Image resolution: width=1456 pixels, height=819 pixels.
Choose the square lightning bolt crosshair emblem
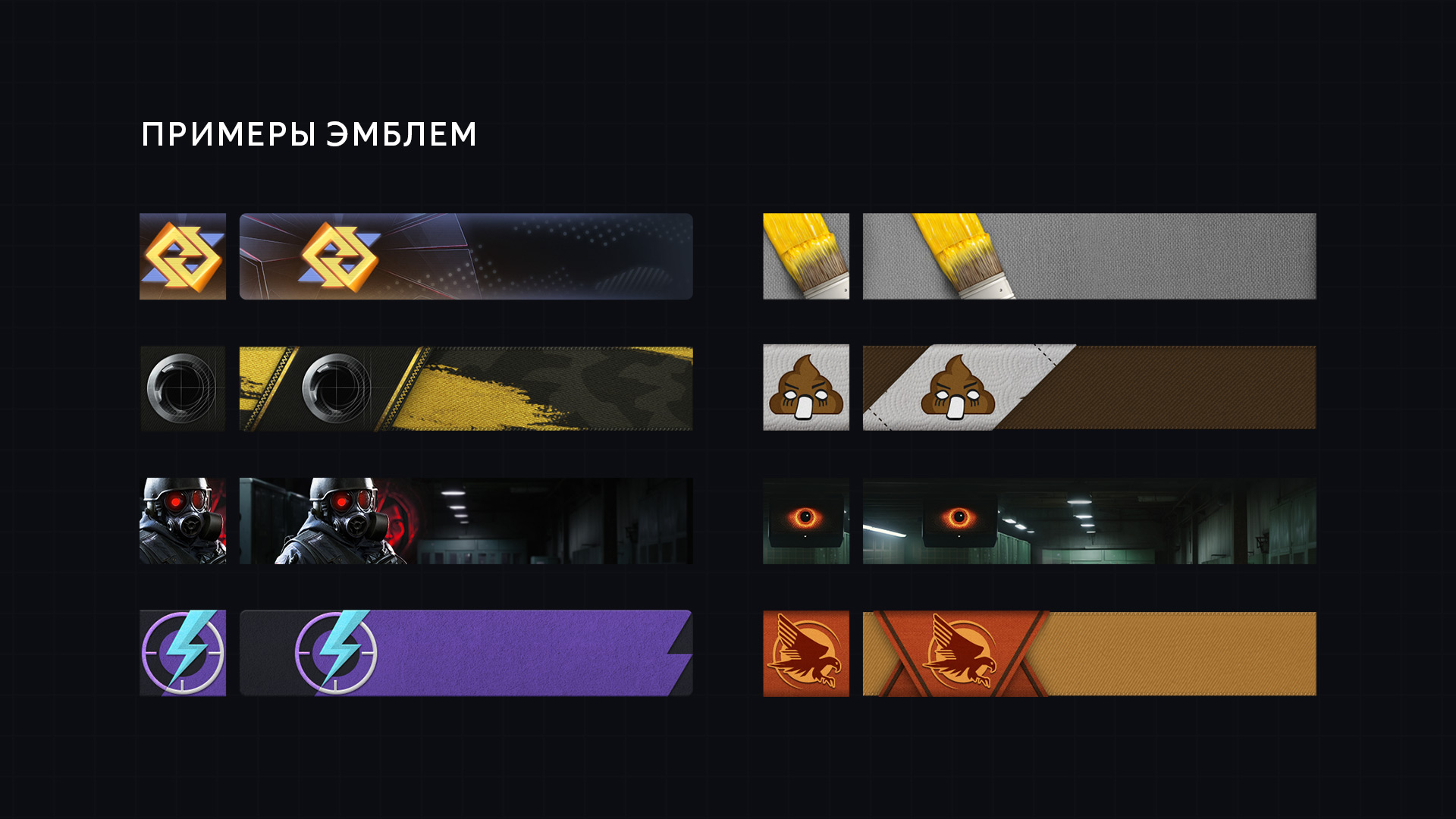183,653
